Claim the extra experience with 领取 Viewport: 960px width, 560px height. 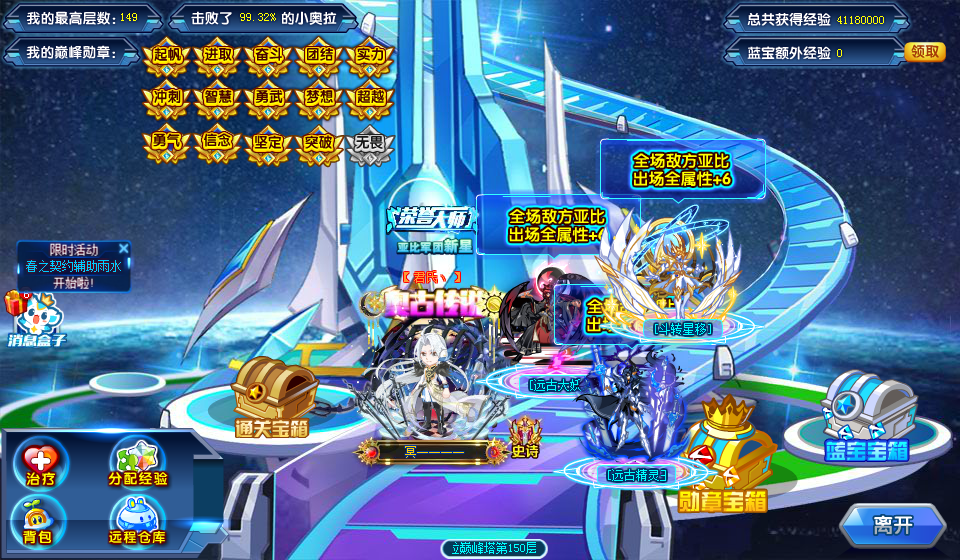[x=924, y=52]
